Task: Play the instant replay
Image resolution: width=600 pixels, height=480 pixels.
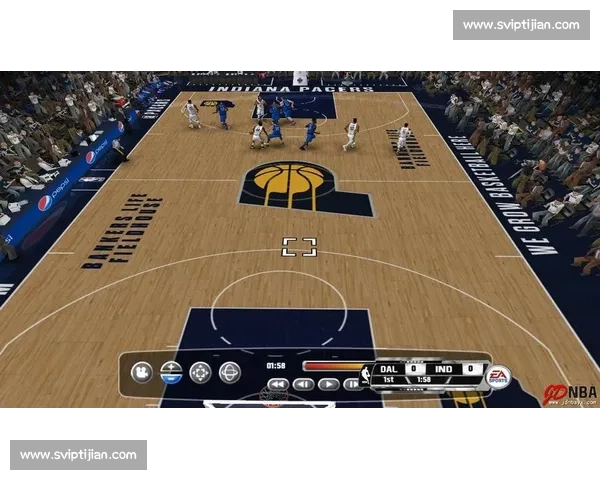Action: [x=329, y=384]
